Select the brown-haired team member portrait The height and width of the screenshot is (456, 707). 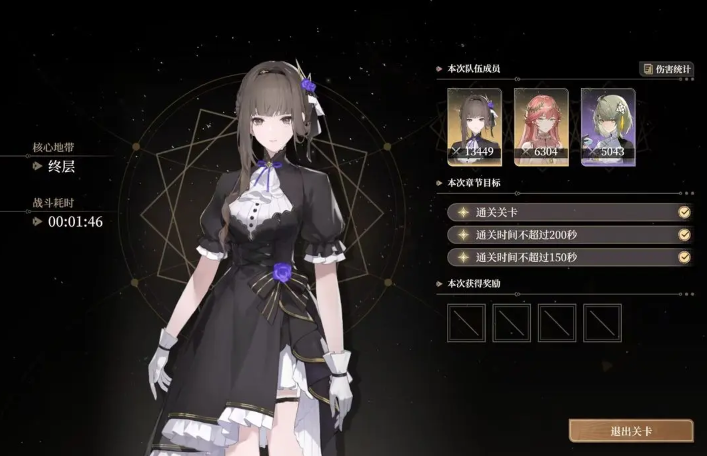(x=474, y=127)
